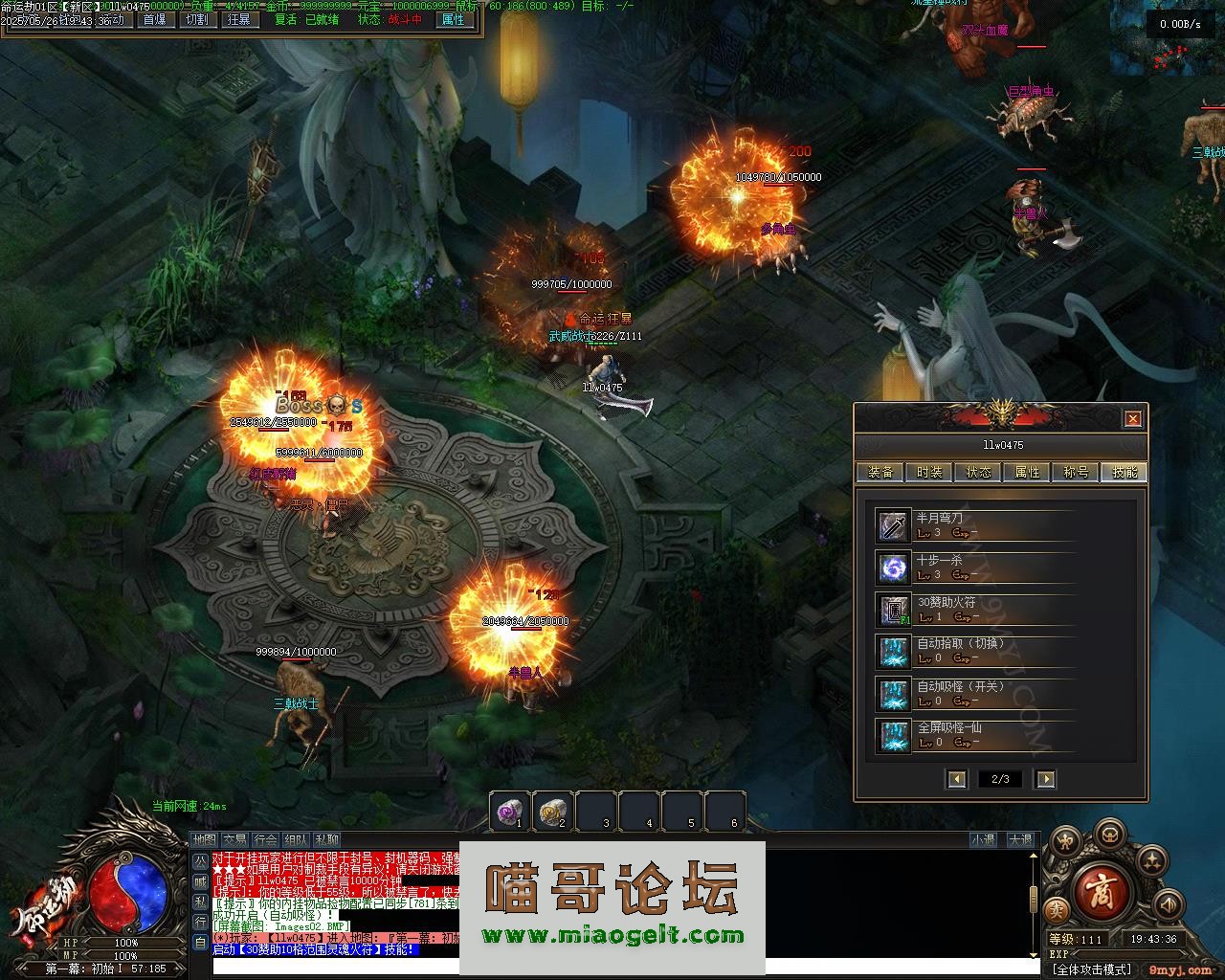Use the purple item in hotbar slot 1

509,812
